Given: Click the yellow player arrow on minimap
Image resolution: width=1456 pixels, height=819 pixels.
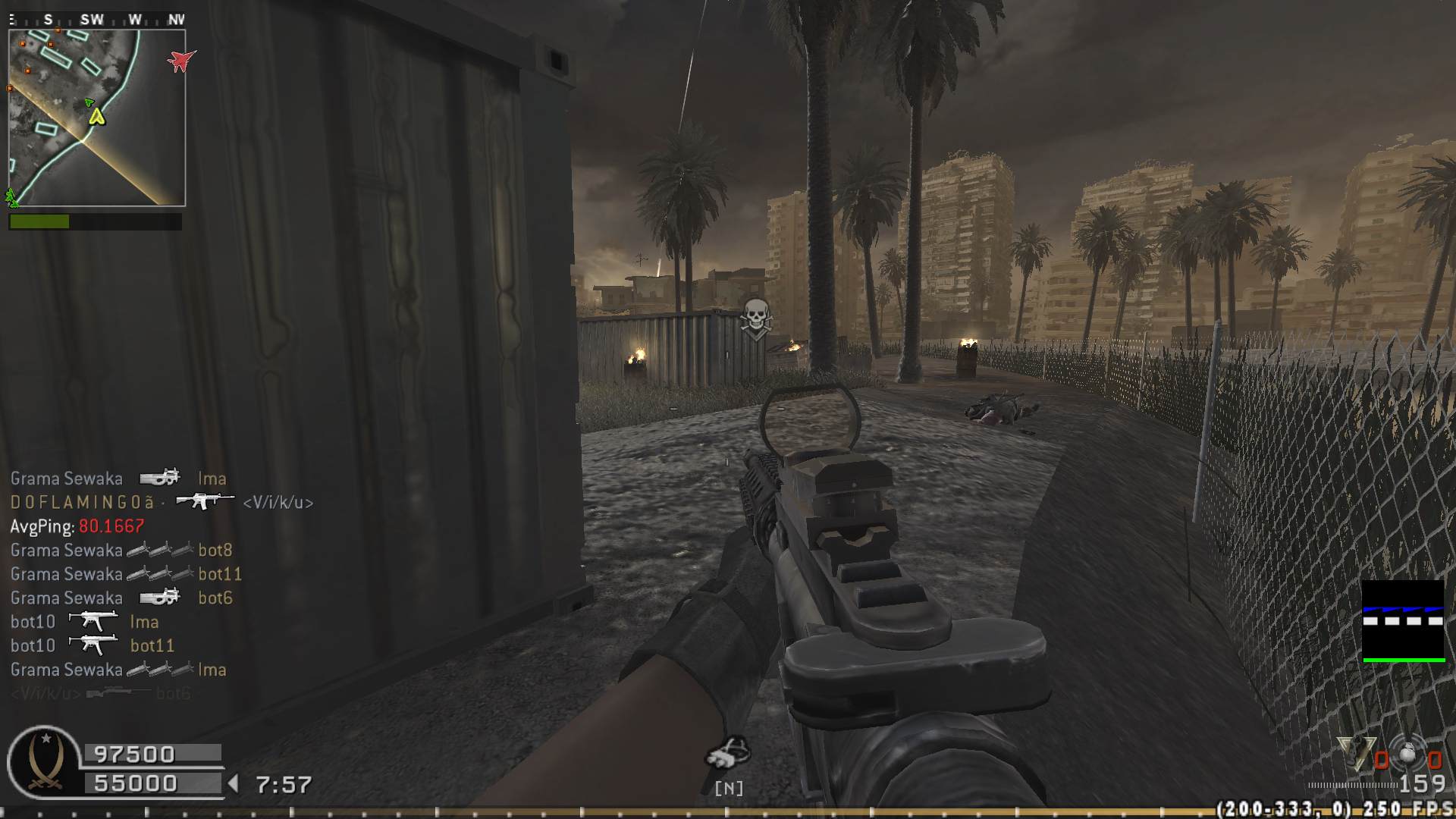Looking at the screenshot, I should (x=96, y=116).
